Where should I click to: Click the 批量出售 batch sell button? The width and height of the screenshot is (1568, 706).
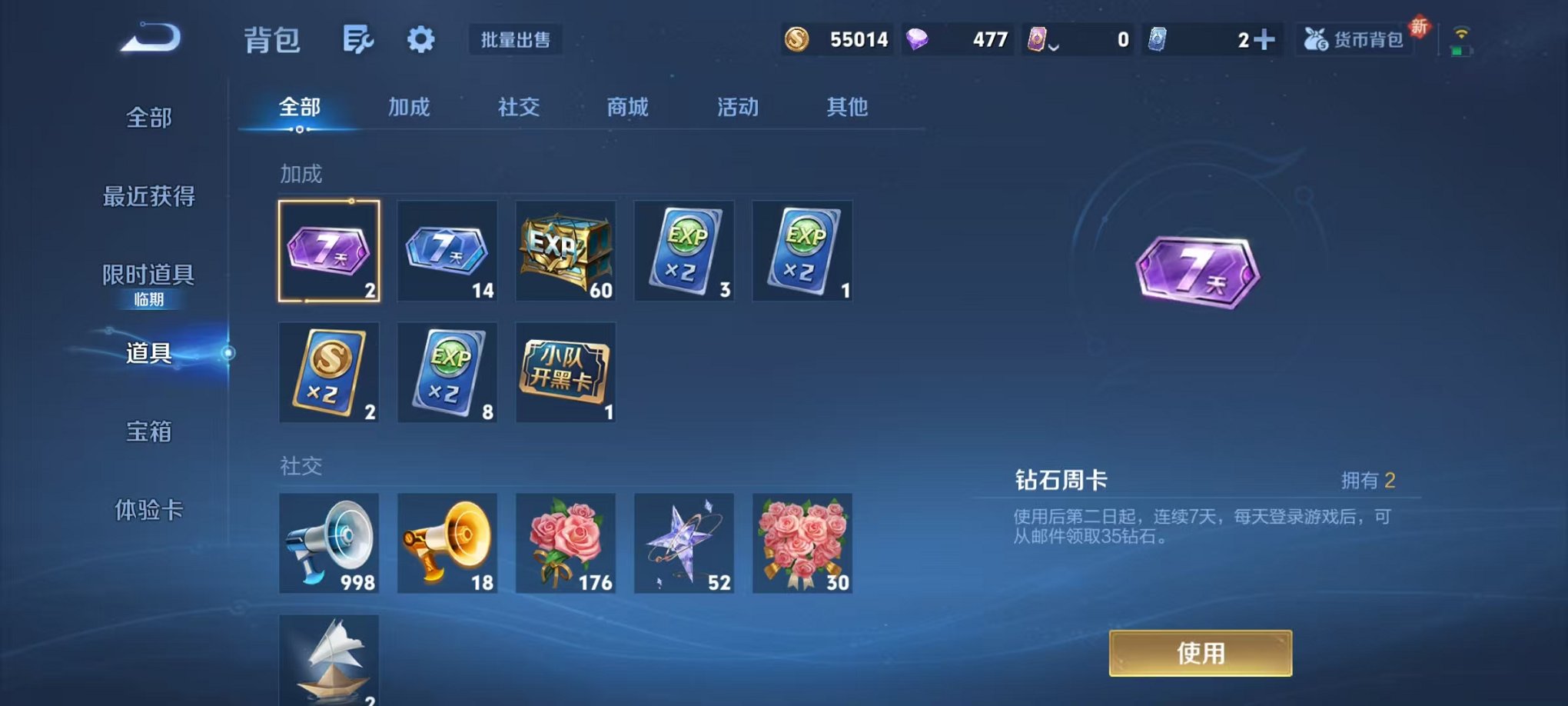[x=516, y=42]
